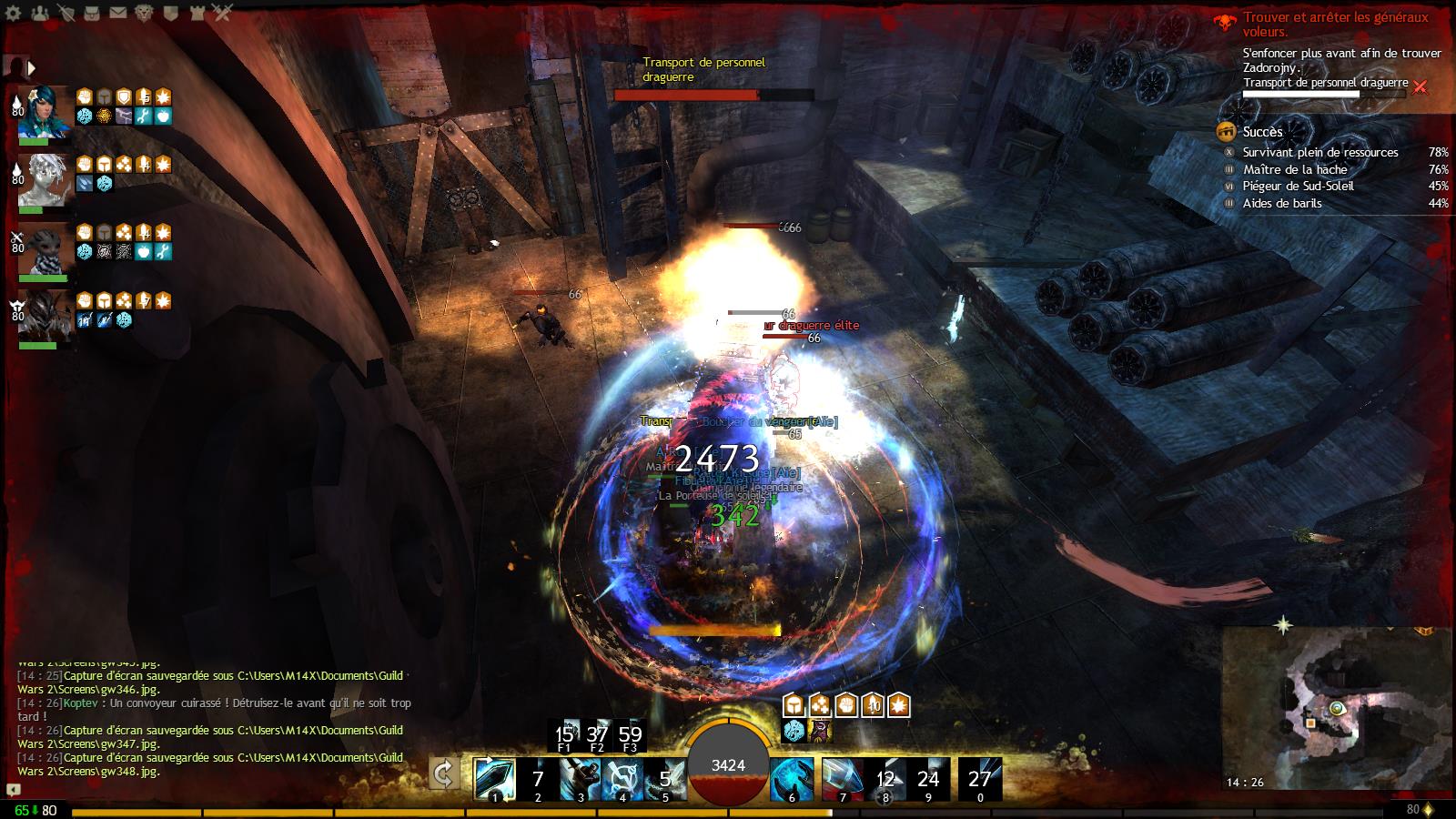The width and height of the screenshot is (1456, 819).
Task: Activate weapon skill in slot 1
Action: (x=495, y=780)
